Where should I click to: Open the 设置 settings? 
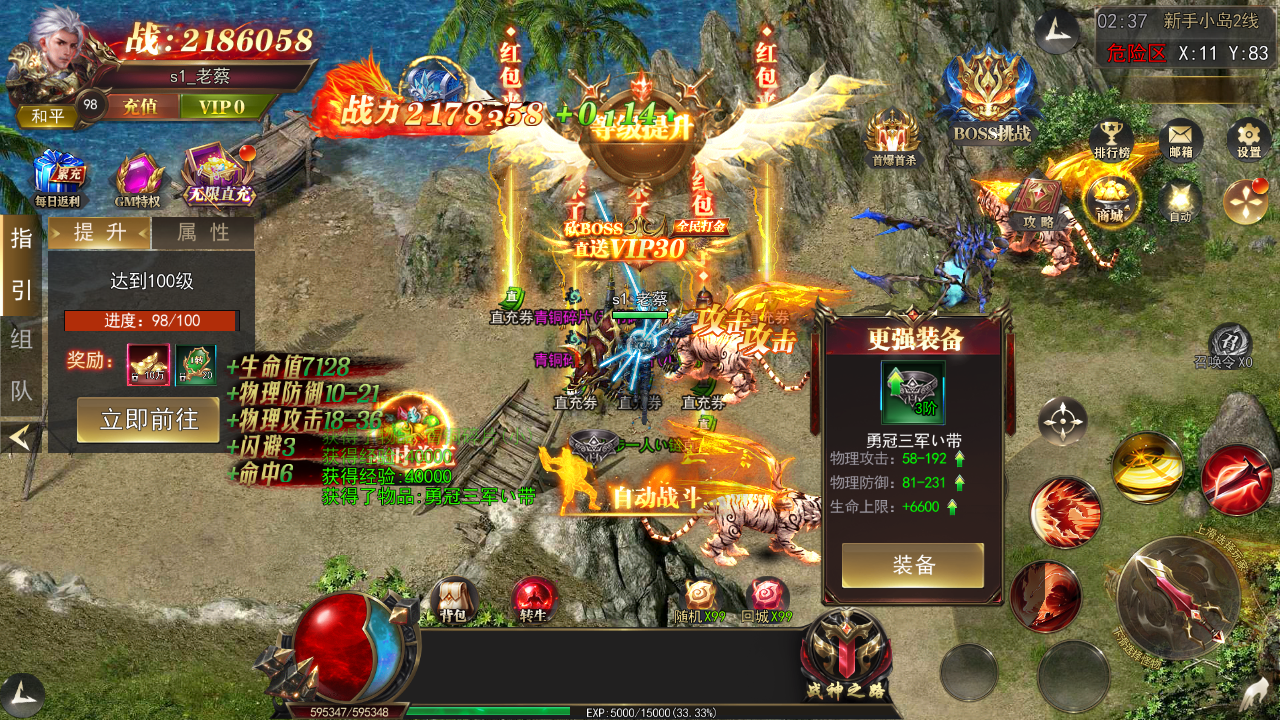coord(1248,140)
